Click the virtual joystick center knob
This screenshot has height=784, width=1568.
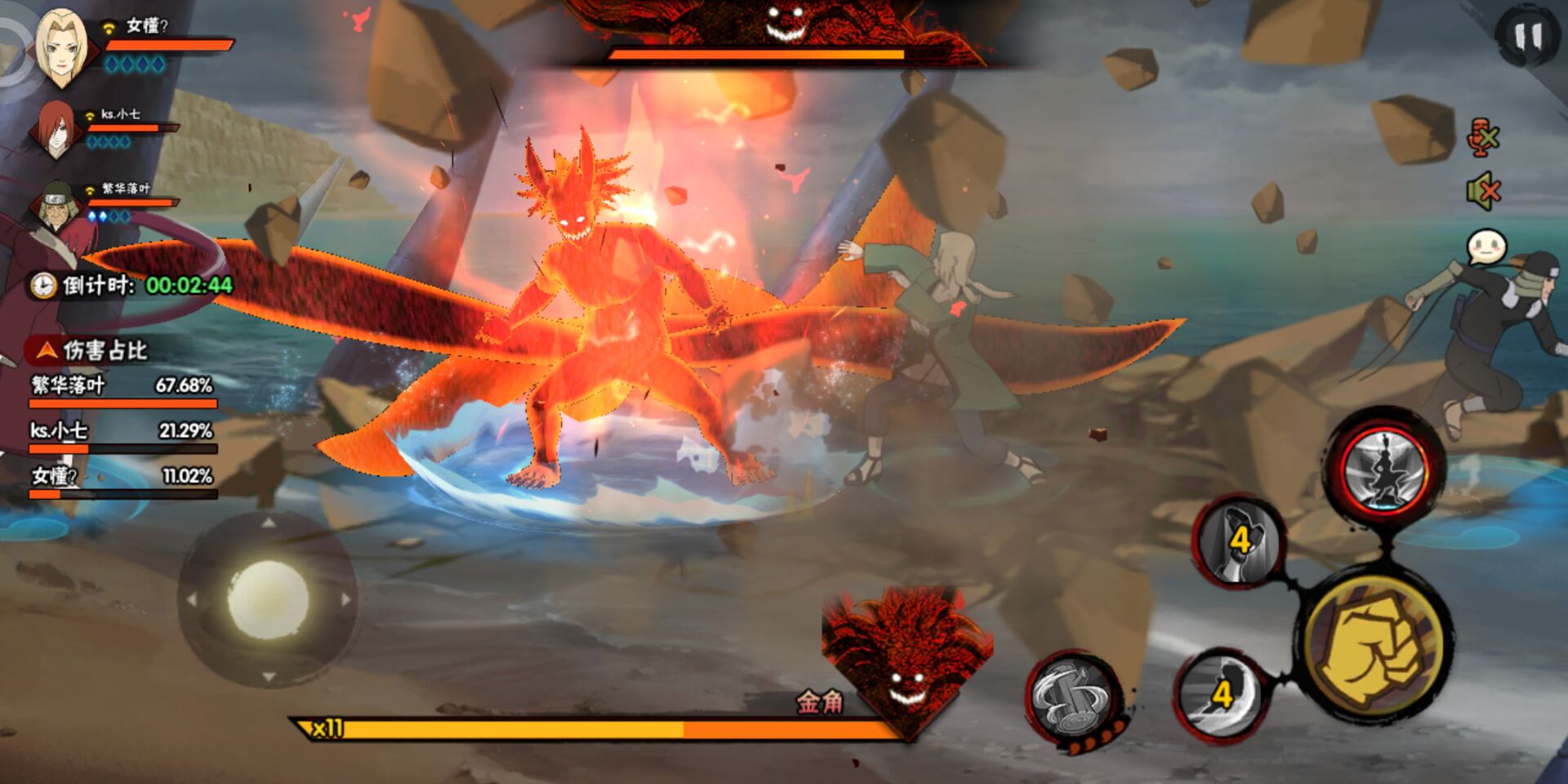268,600
